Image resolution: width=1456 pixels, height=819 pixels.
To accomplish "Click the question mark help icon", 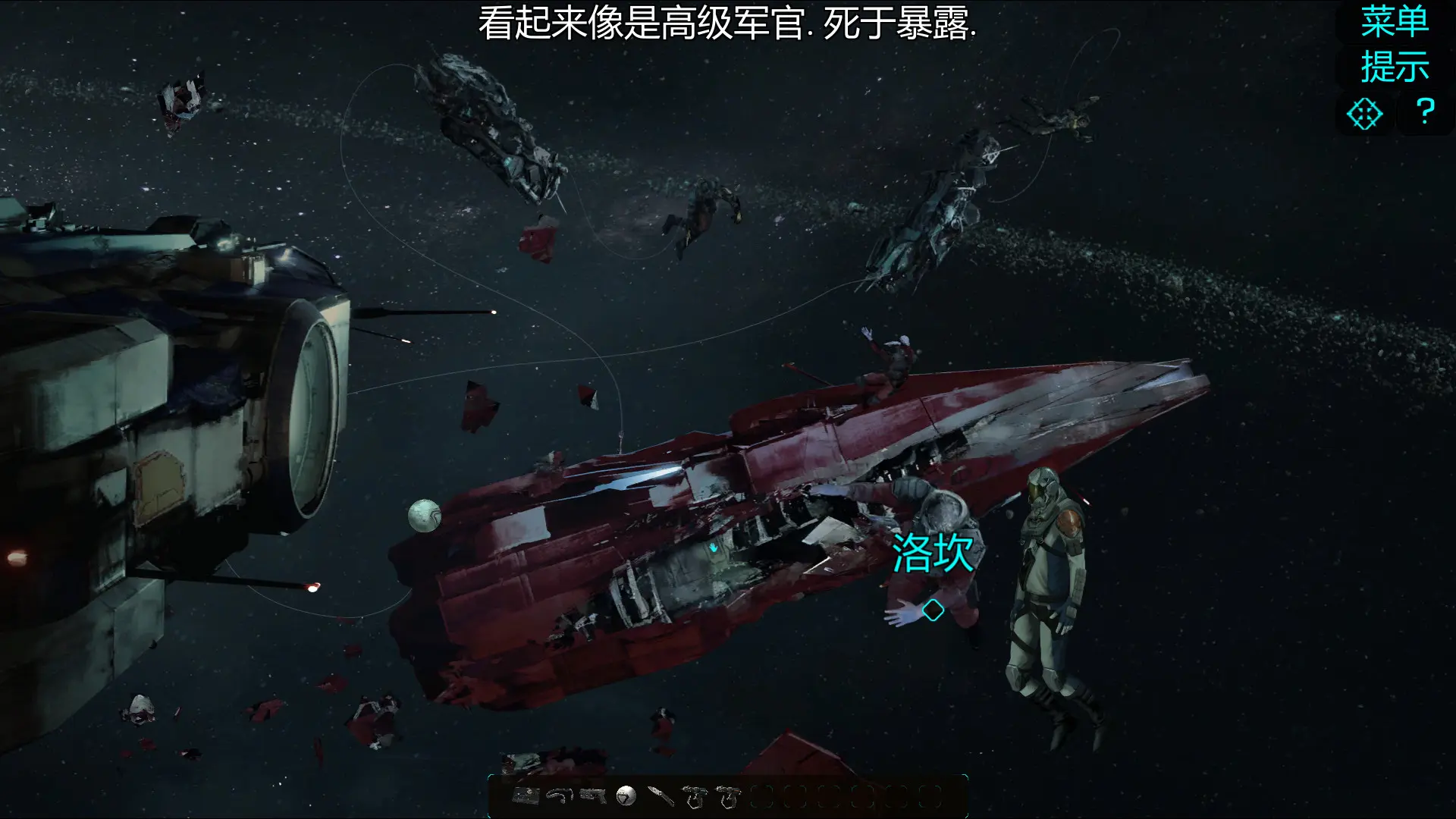I will click(x=1424, y=111).
